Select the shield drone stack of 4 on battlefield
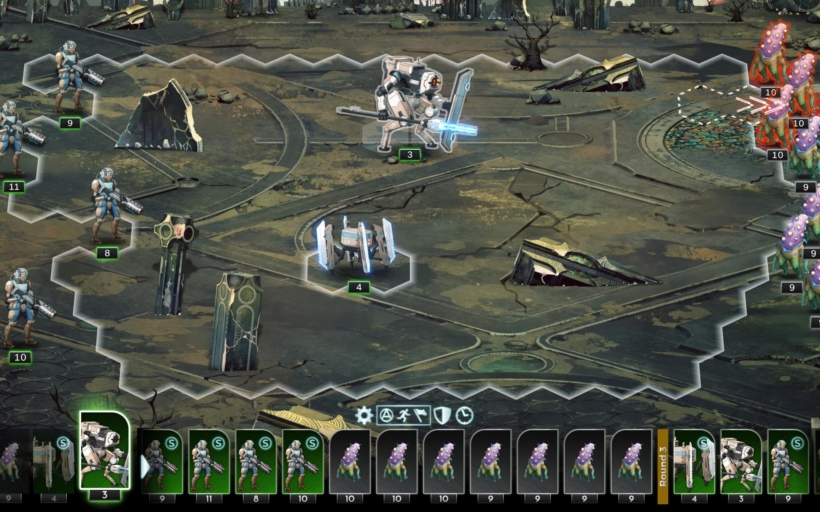This screenshot has width=820, height=512. (357, 249)
